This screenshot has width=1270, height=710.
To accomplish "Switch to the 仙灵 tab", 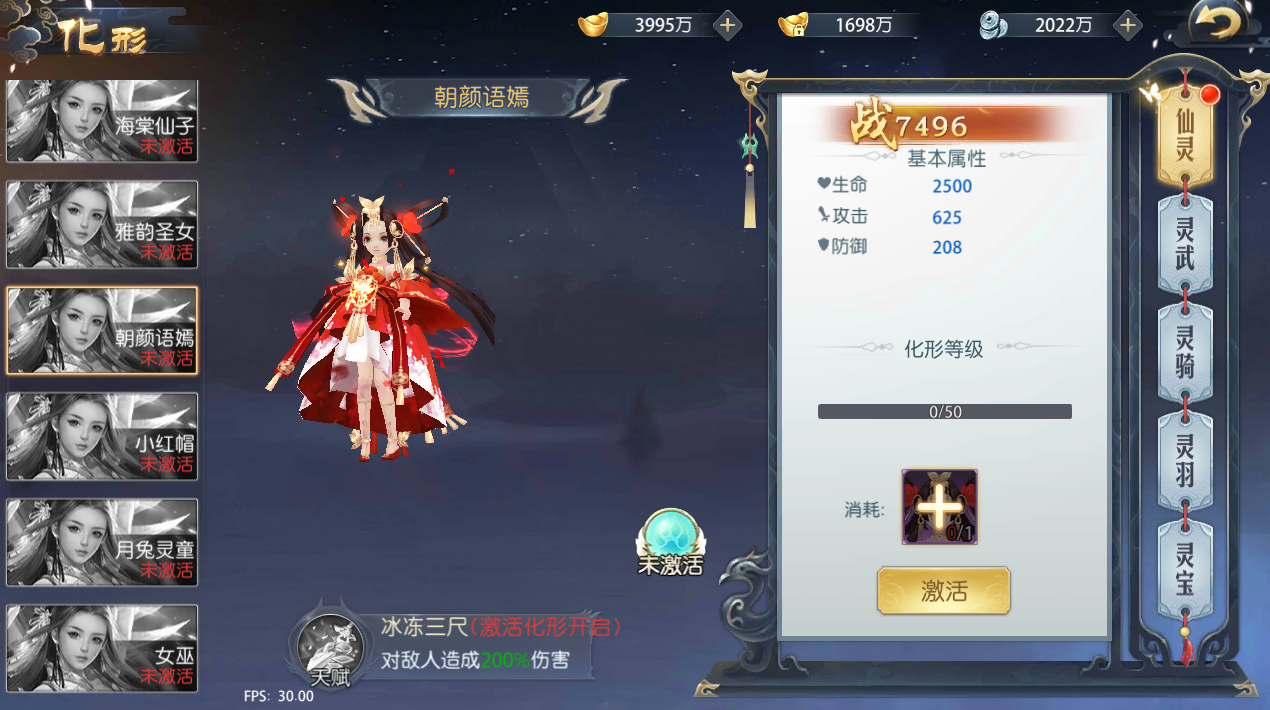I will pyautogui.click(x=1185, y=139).
